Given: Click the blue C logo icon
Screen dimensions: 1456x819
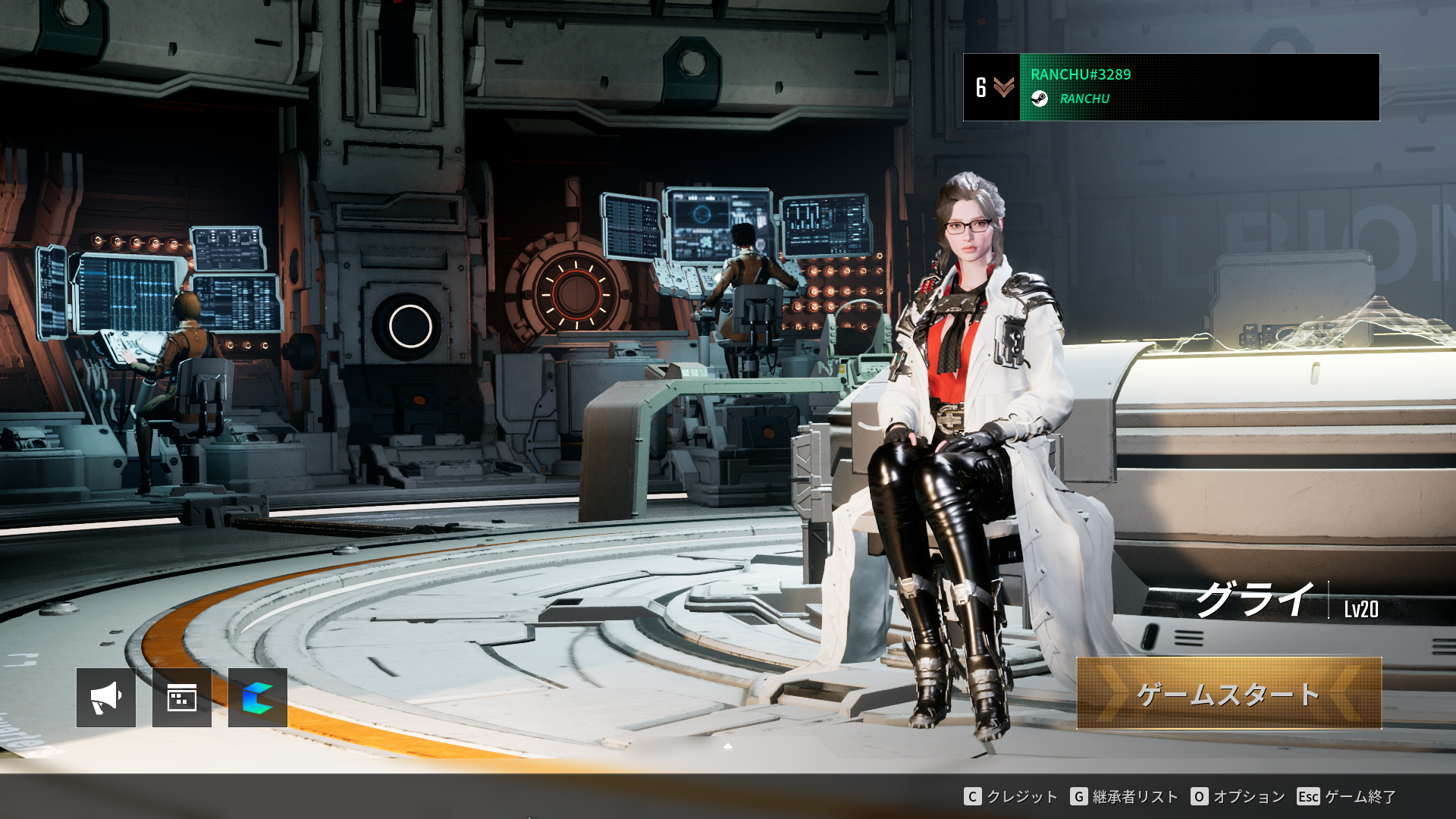Looking at the screenshot, I should pyautogui.click(x=258, y=698).
